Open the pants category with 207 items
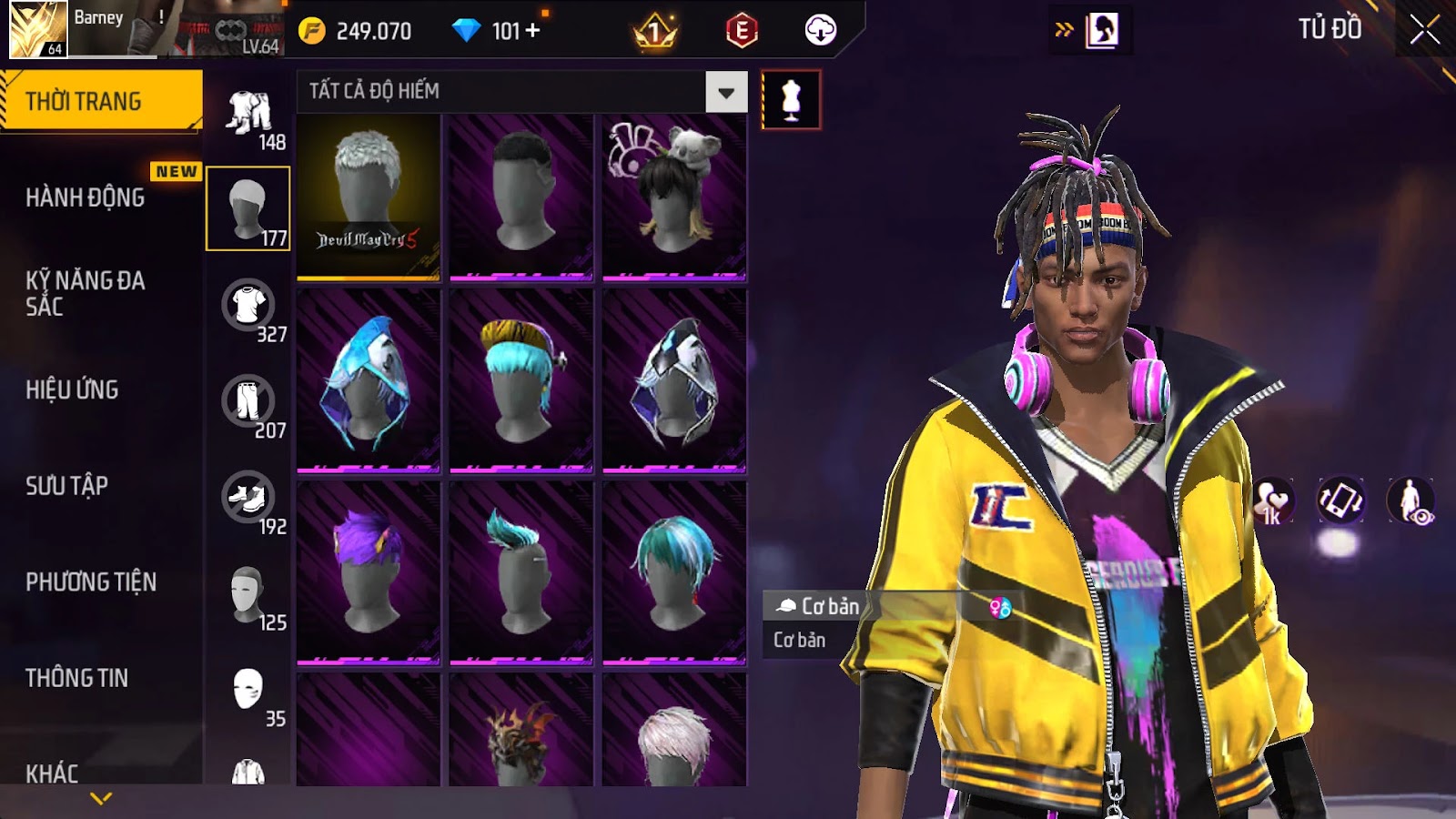Viewport: 1456px width, 819px height. coord(248,402)
